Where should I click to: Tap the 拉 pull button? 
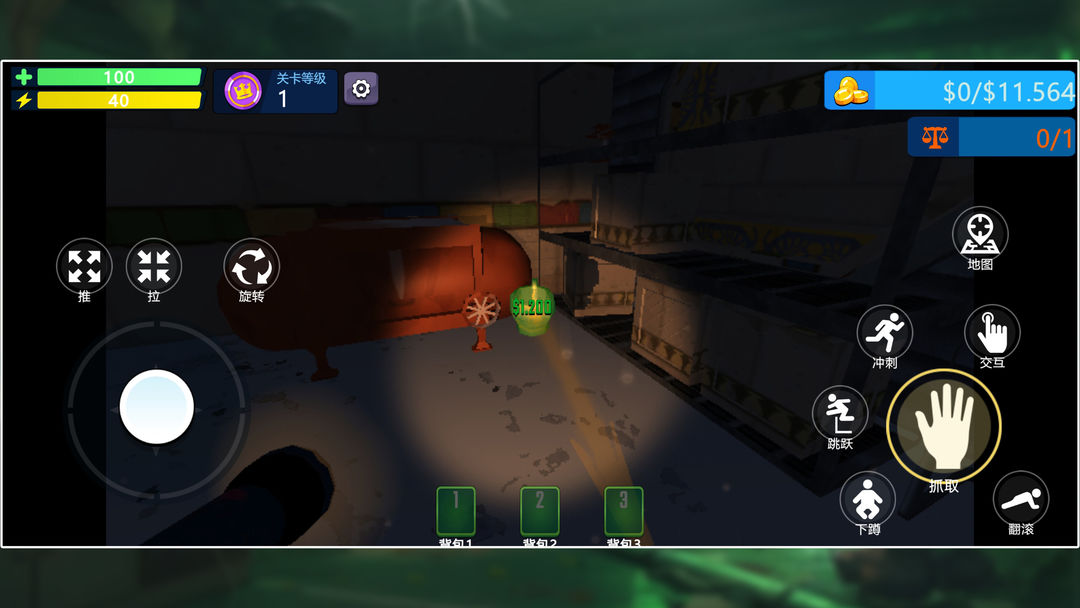154,267
